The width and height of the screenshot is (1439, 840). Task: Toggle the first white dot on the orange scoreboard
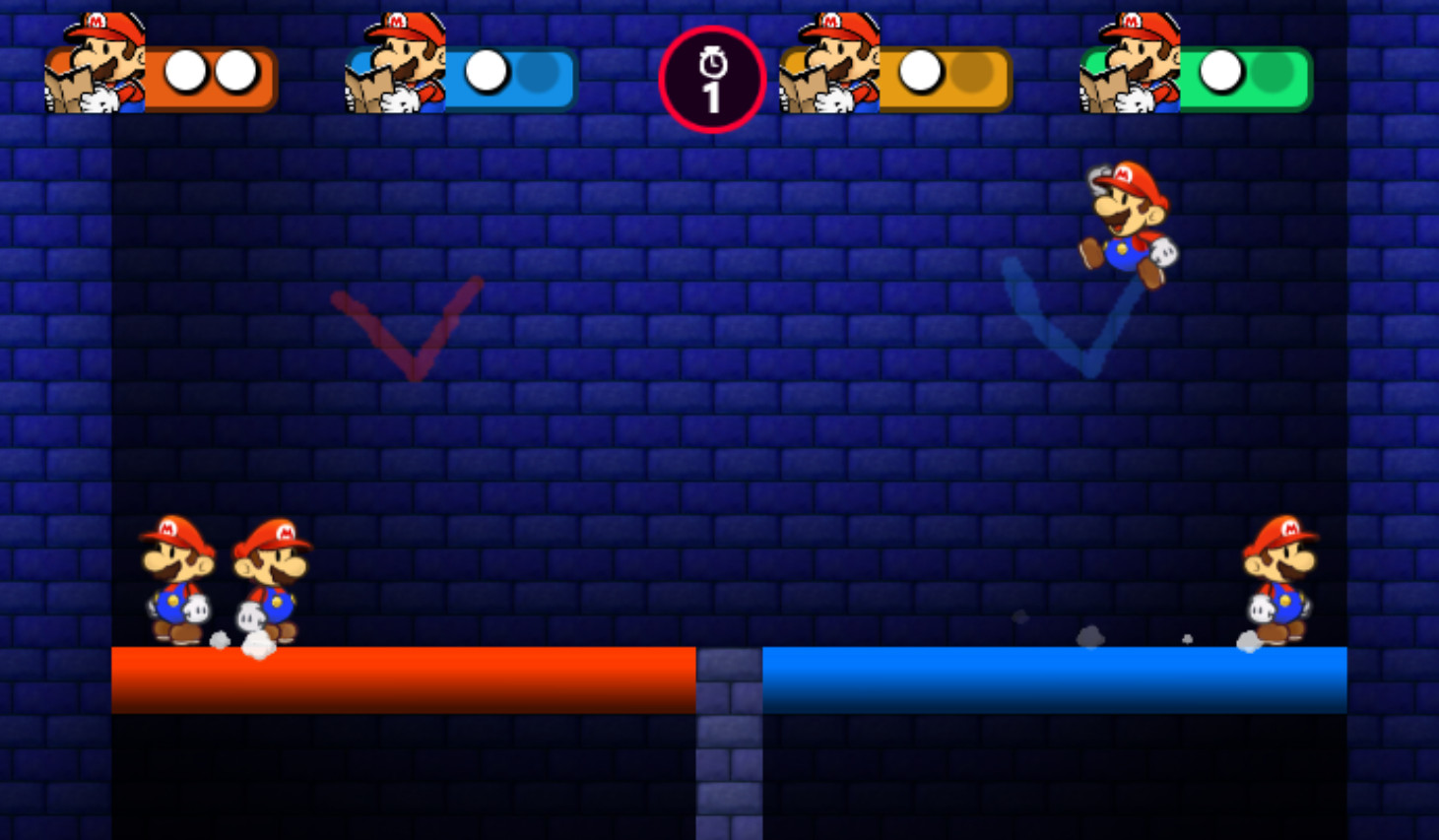[x=183, y=69]
